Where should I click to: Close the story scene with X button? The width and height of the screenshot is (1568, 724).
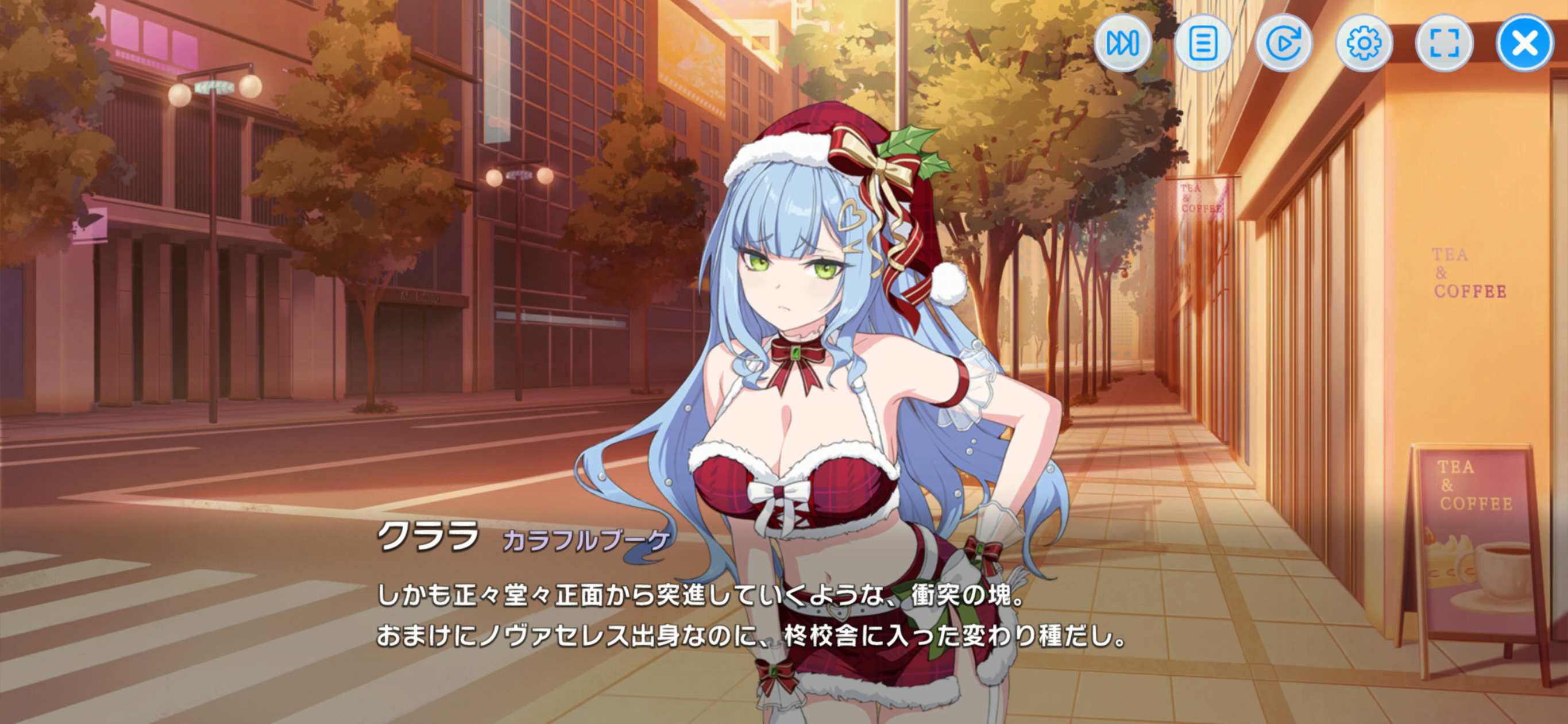[1524, 43]
